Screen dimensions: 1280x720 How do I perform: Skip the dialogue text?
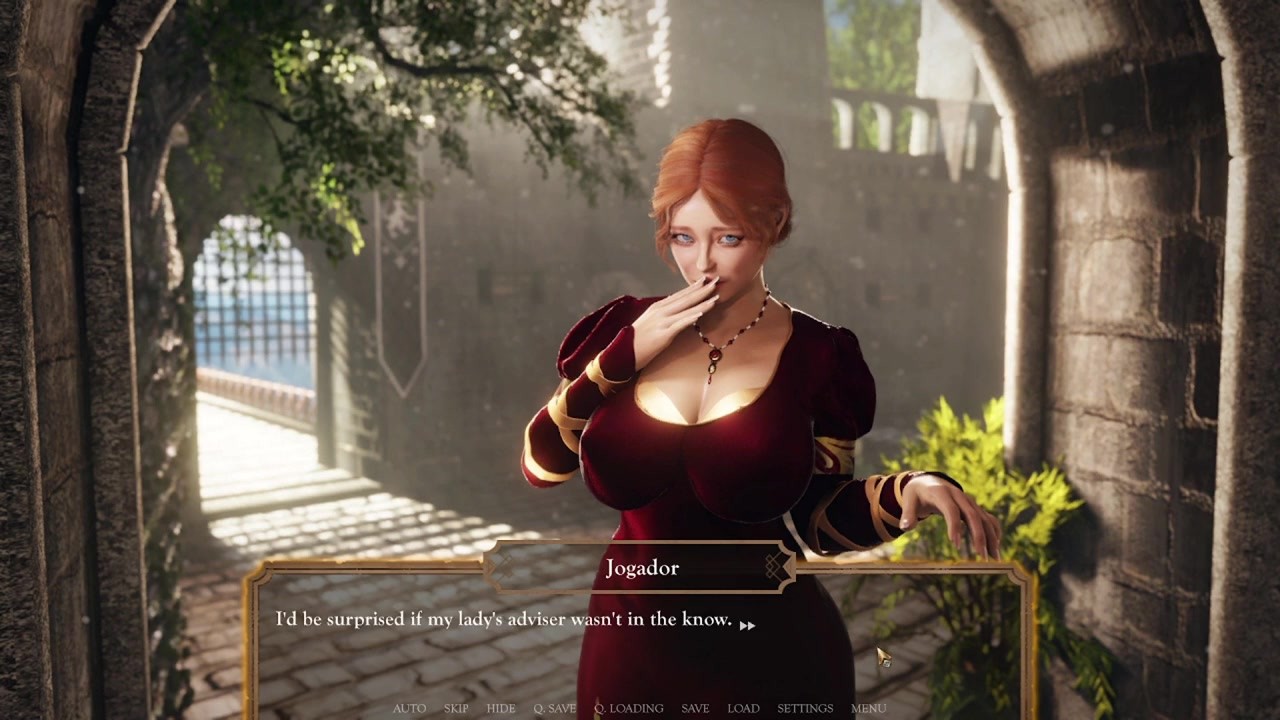(456, 708)
